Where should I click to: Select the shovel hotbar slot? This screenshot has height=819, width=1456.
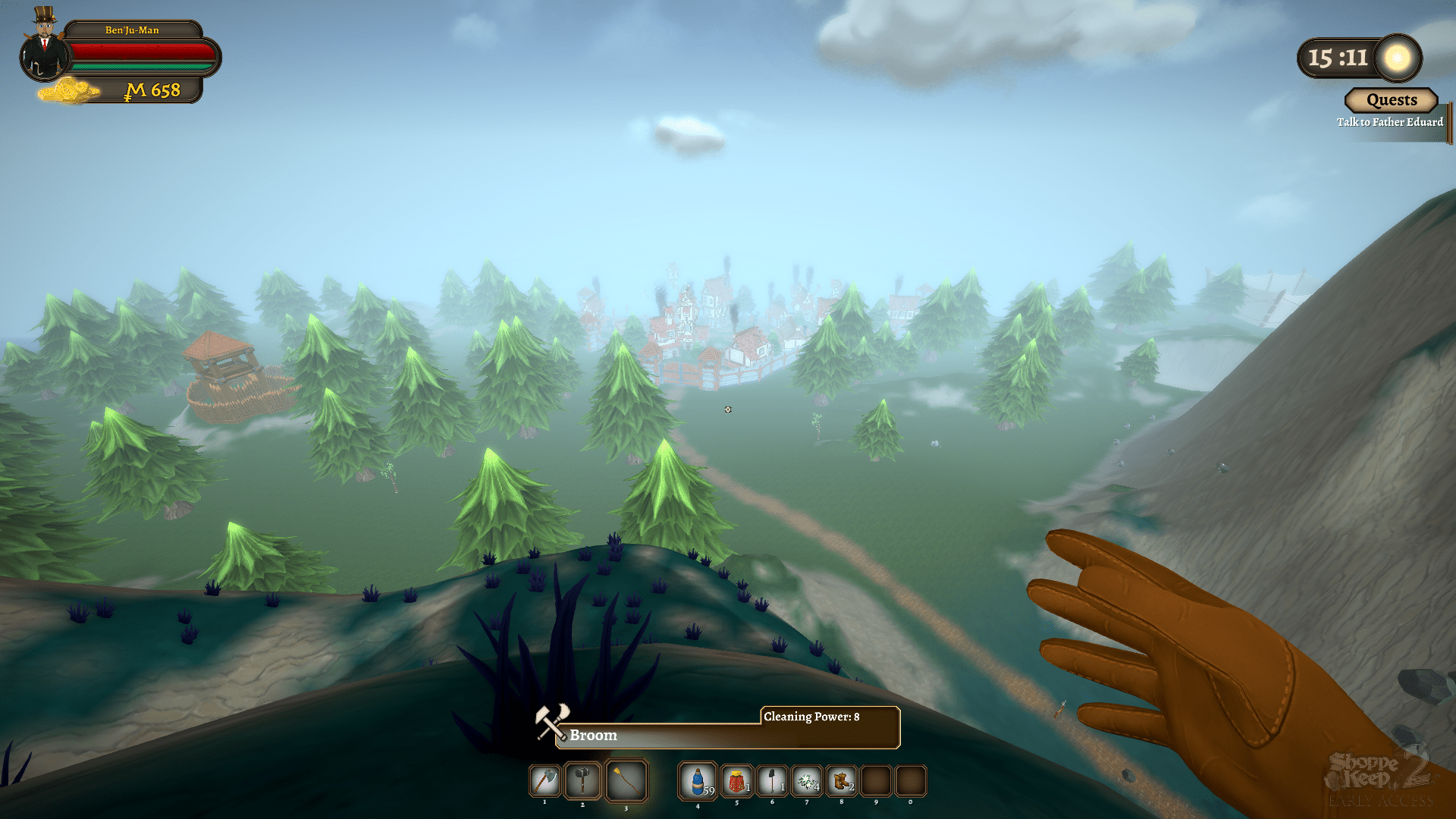click(772, 781)
